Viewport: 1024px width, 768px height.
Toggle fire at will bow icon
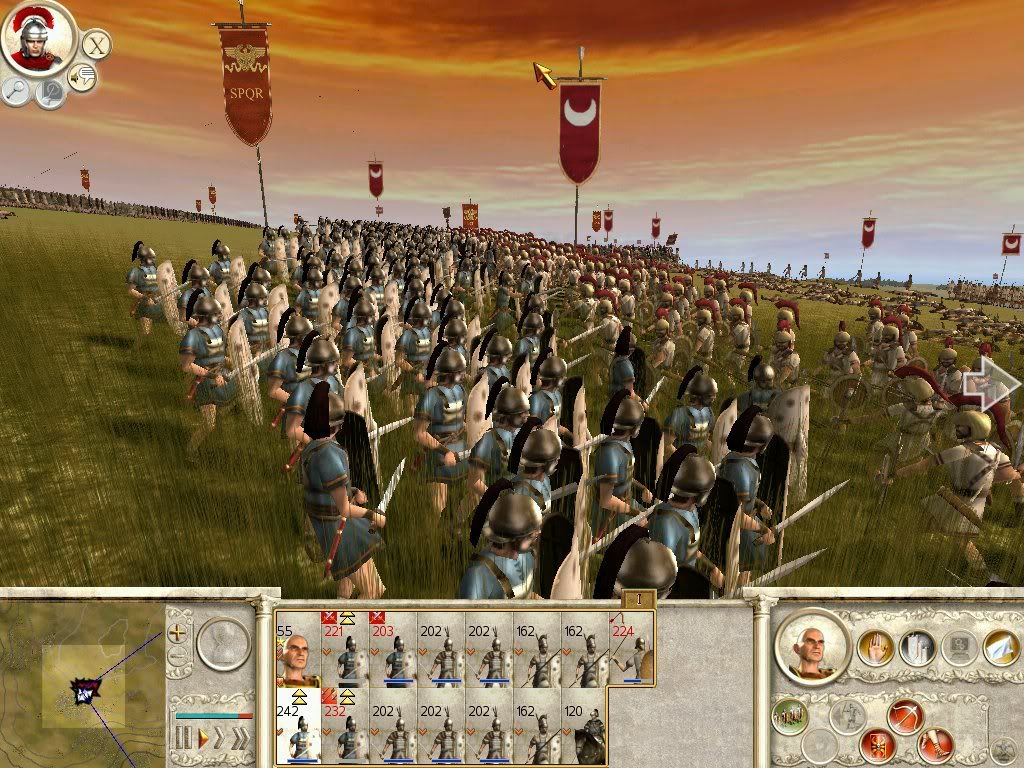pyautogui.click(x=904, y=716)
